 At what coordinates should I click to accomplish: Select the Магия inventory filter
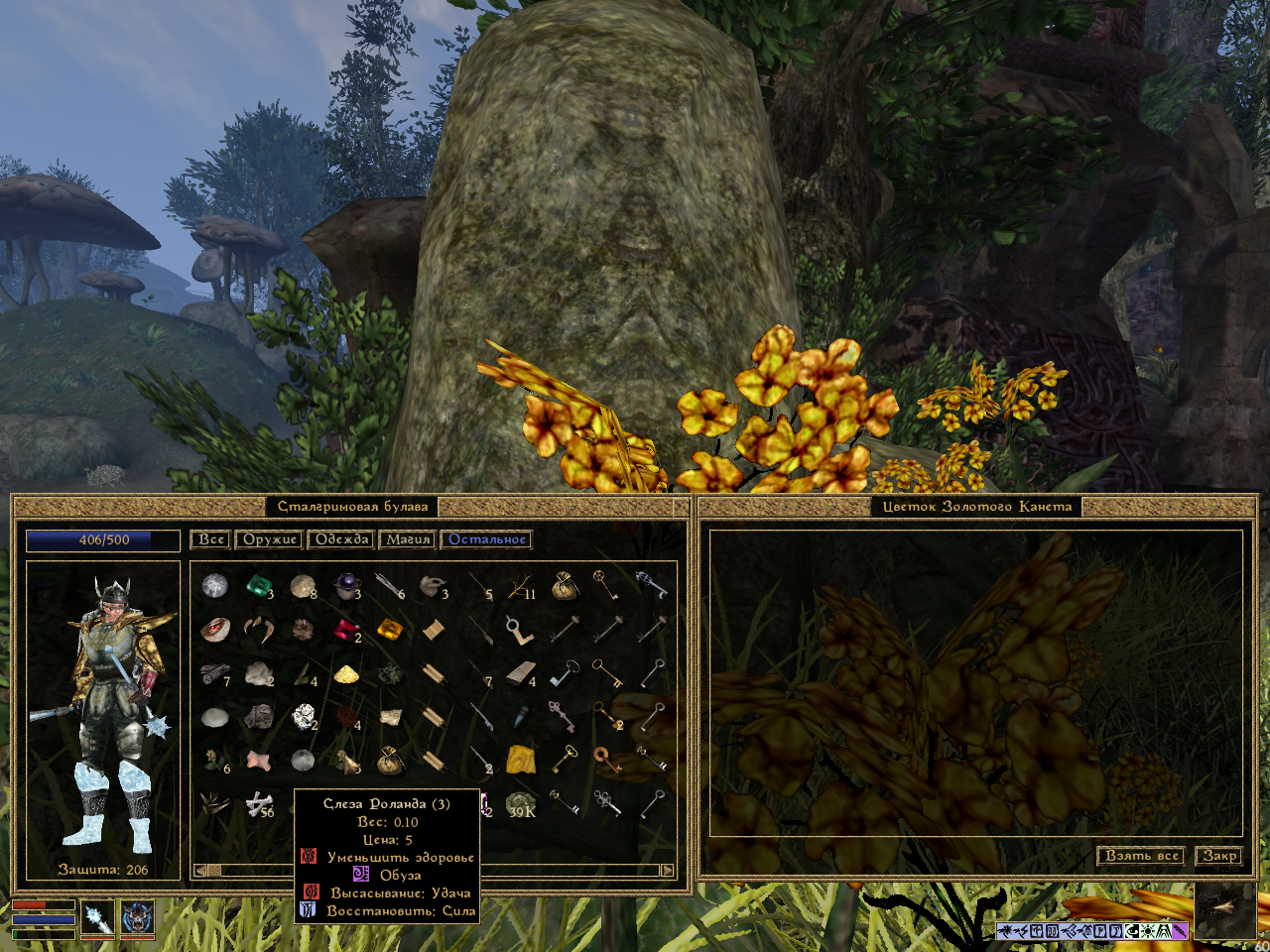point(408,539)
